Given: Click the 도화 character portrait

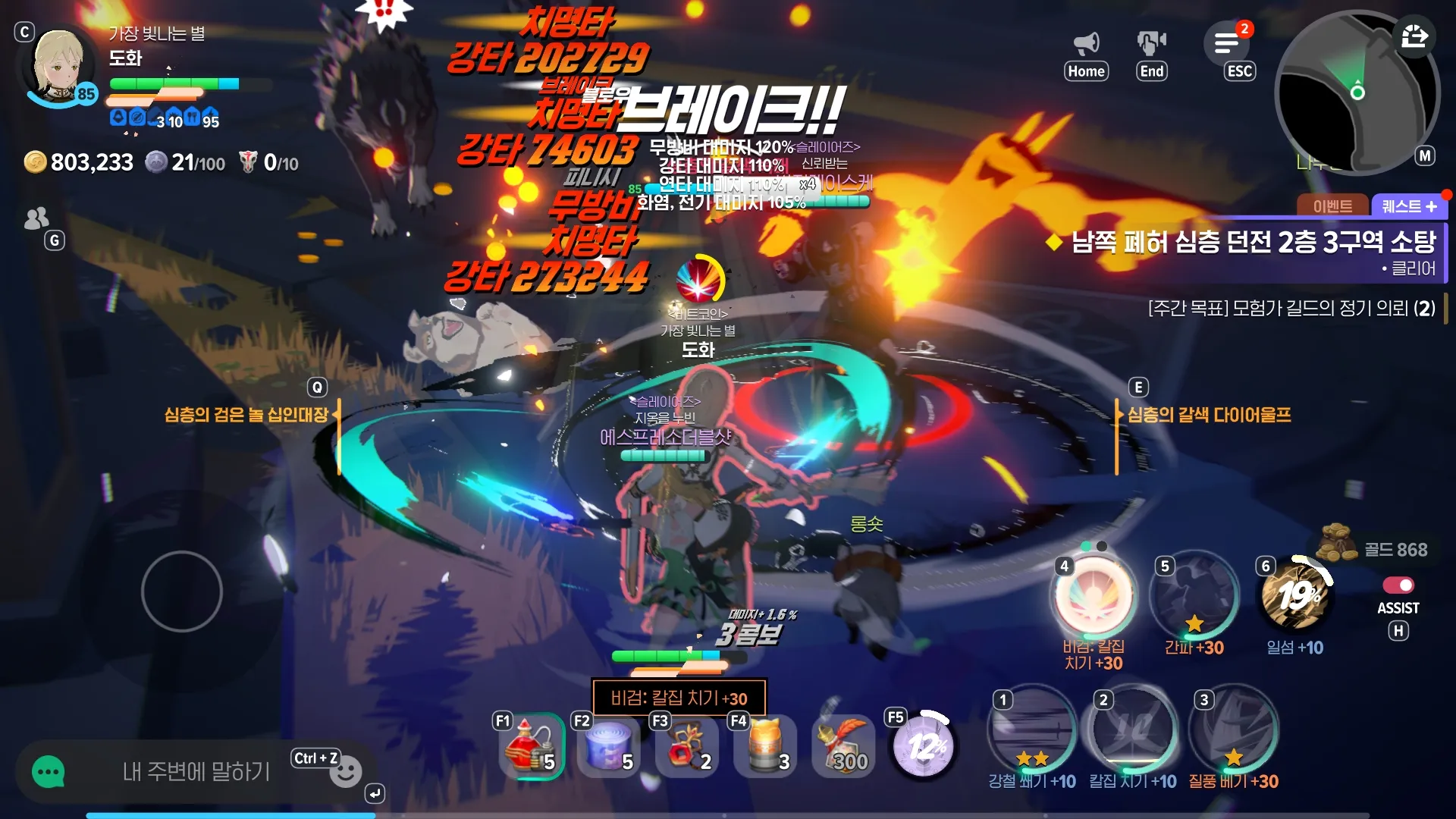Looking at the screenshot, I should [x=59, y=66].
